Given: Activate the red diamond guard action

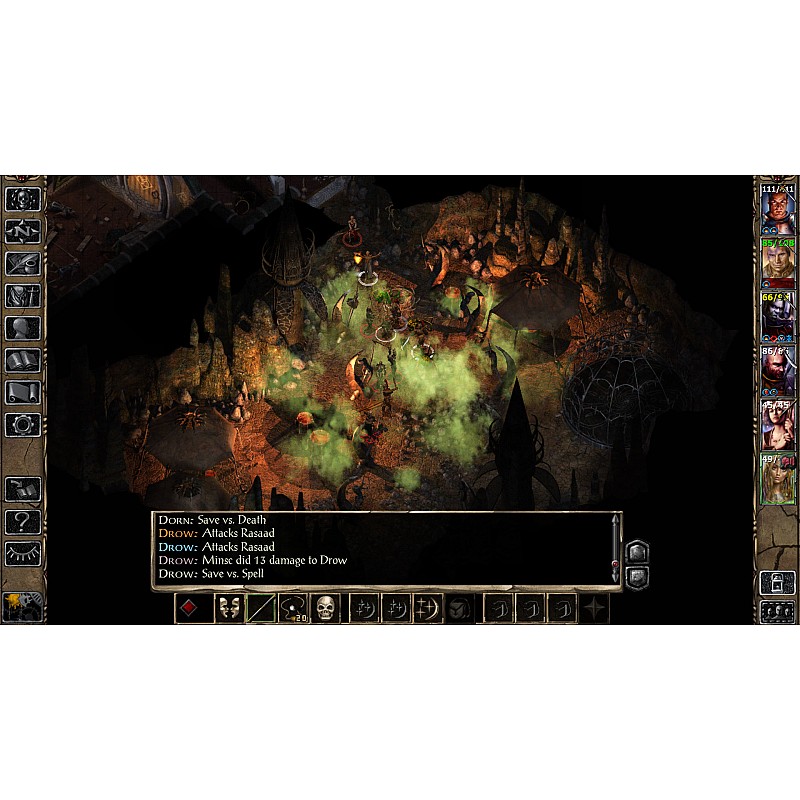Looking at the screenshot, I should [x=194, y=608].
